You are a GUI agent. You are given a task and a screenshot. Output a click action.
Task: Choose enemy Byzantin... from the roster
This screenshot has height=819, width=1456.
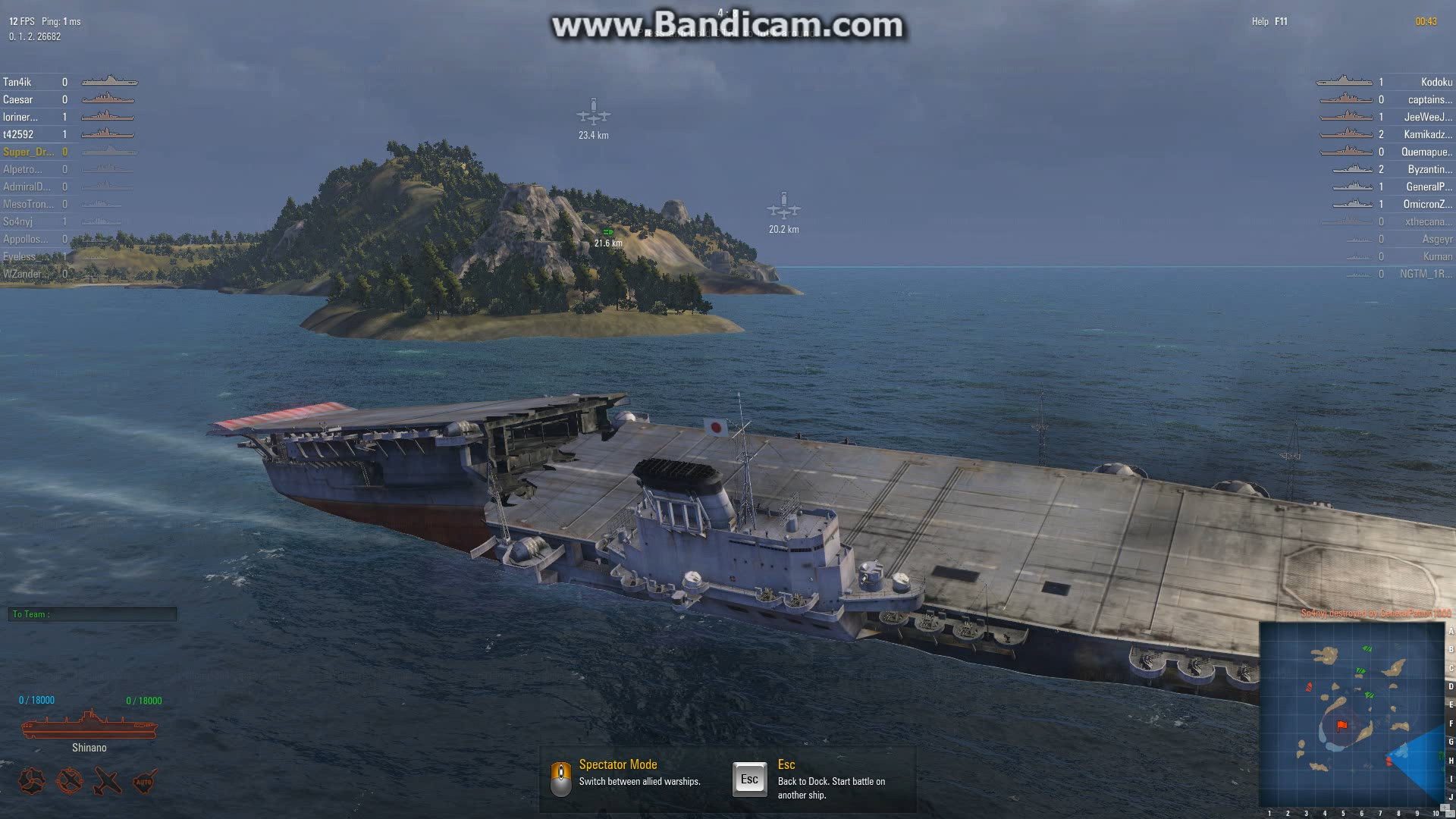(1429, 169)
